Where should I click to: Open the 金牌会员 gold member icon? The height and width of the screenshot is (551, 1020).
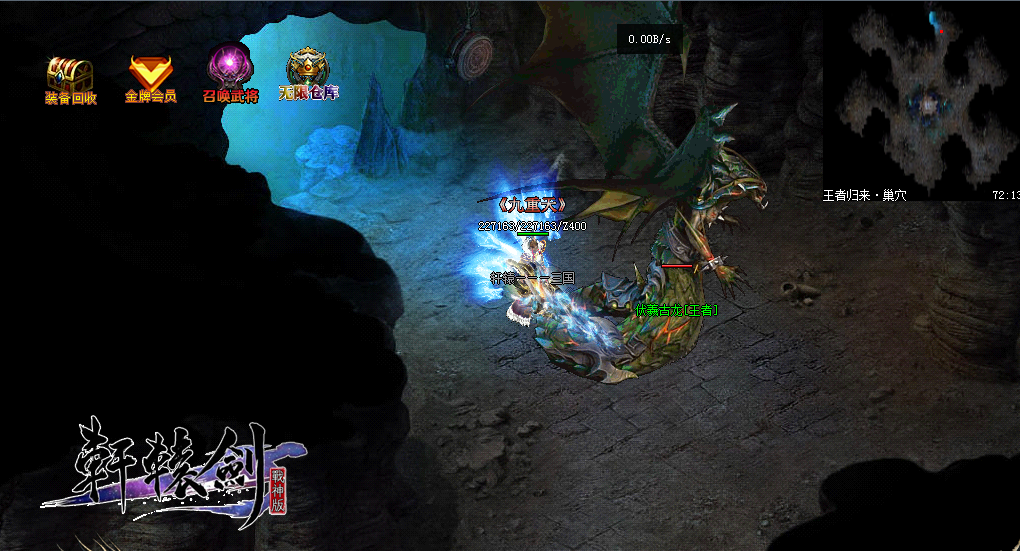[x=150, y=73]
